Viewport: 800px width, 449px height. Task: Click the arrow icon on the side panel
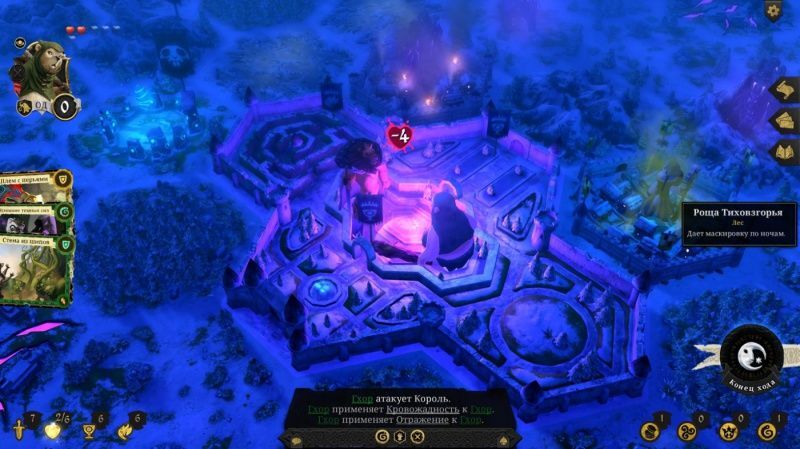(x=783, y=89)
